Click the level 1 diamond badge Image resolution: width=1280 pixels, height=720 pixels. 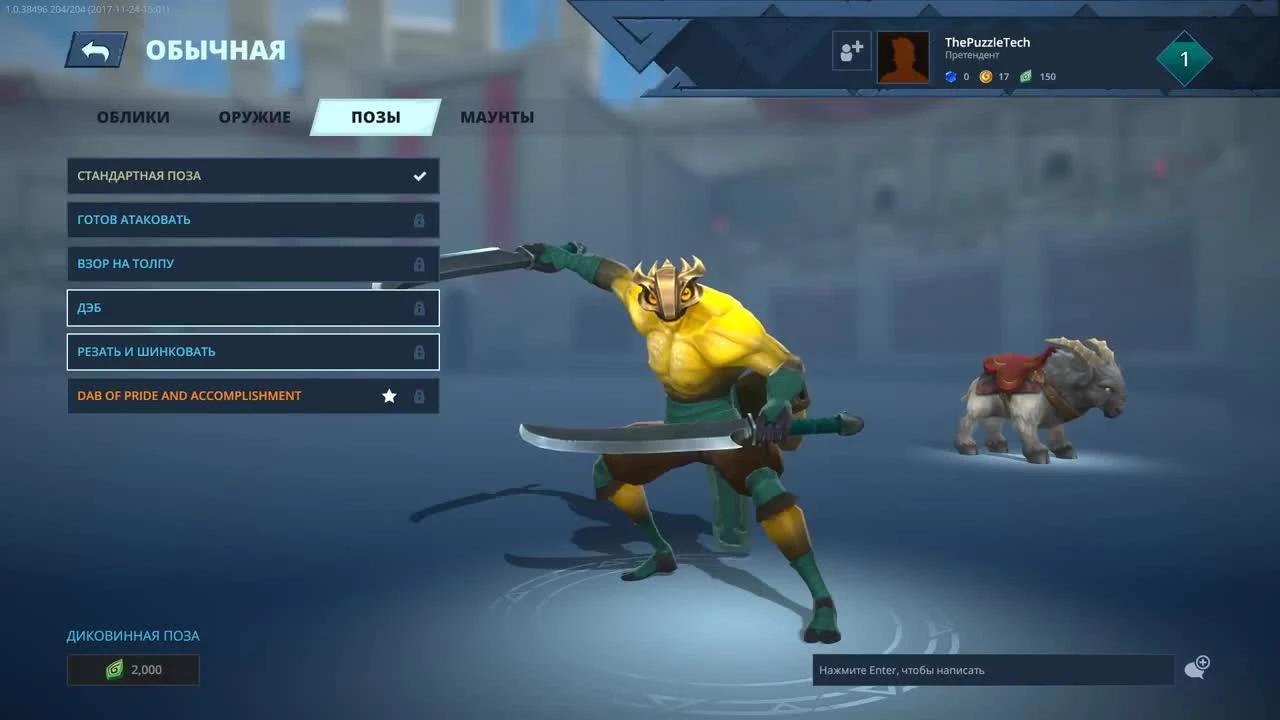[x=1184, y=58]
